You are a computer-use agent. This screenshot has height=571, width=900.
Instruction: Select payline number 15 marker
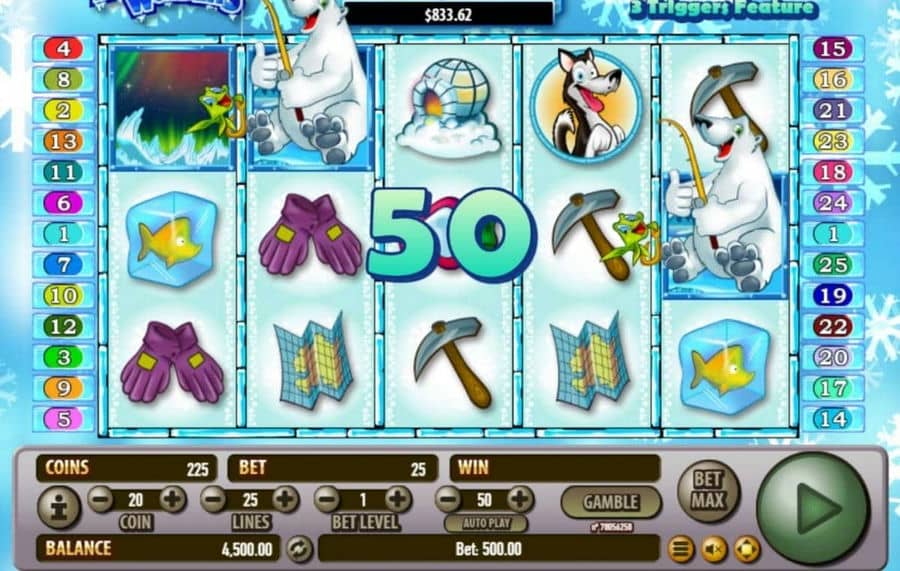[832, 48]
